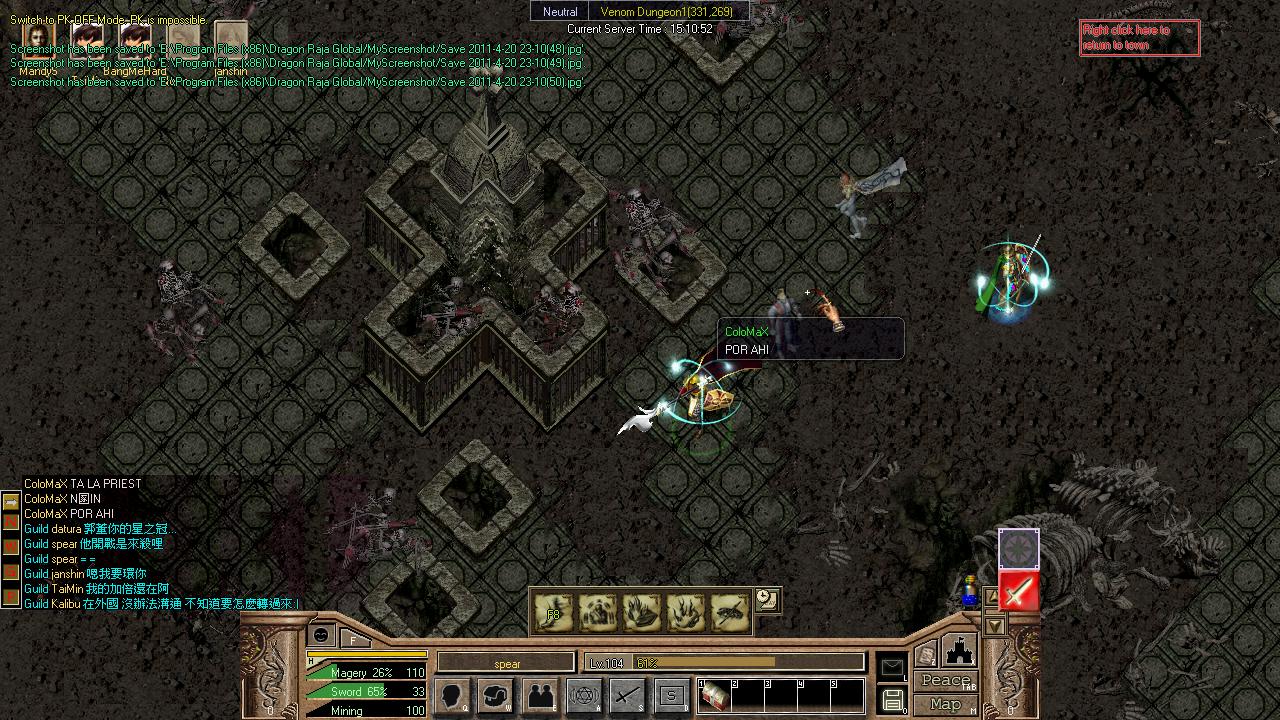Select the janshin party portrait
Viewport: 1280px width, 720px height.
tap(230, 40)
